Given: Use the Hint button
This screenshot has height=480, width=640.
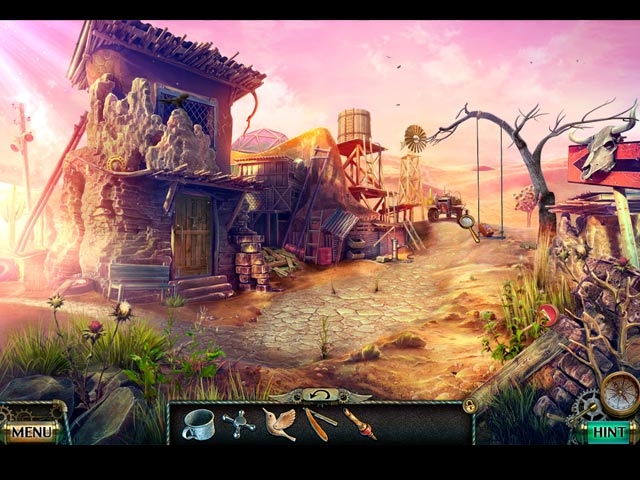Looking at the screenshot, I should coord(607,433).
